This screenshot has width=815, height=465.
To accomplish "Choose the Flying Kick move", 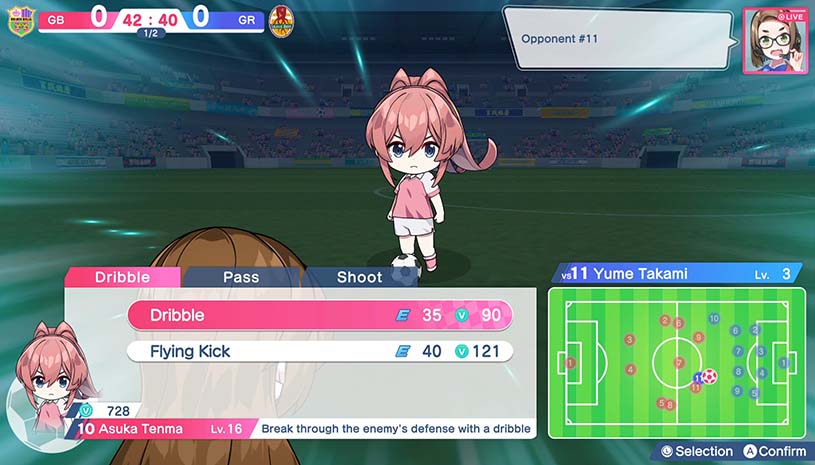I will [320, 351].
